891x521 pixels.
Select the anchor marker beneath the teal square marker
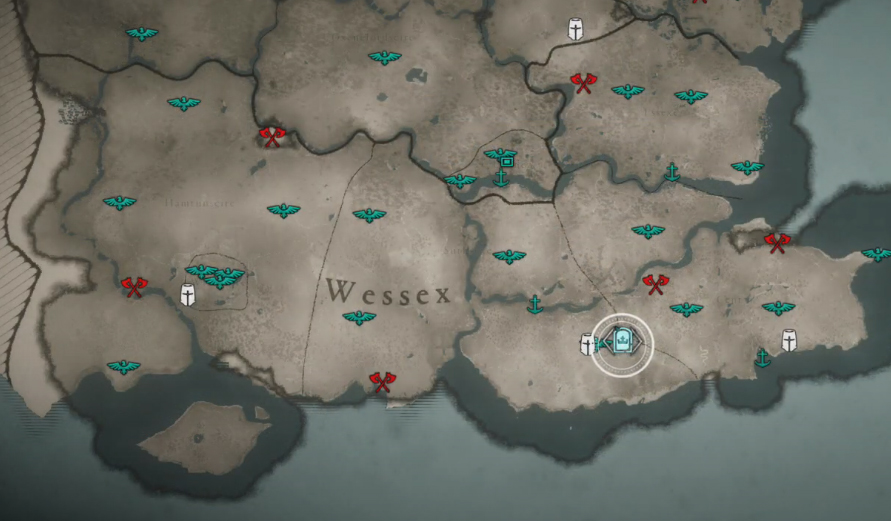pyautogui.click(x=502, y=178)
